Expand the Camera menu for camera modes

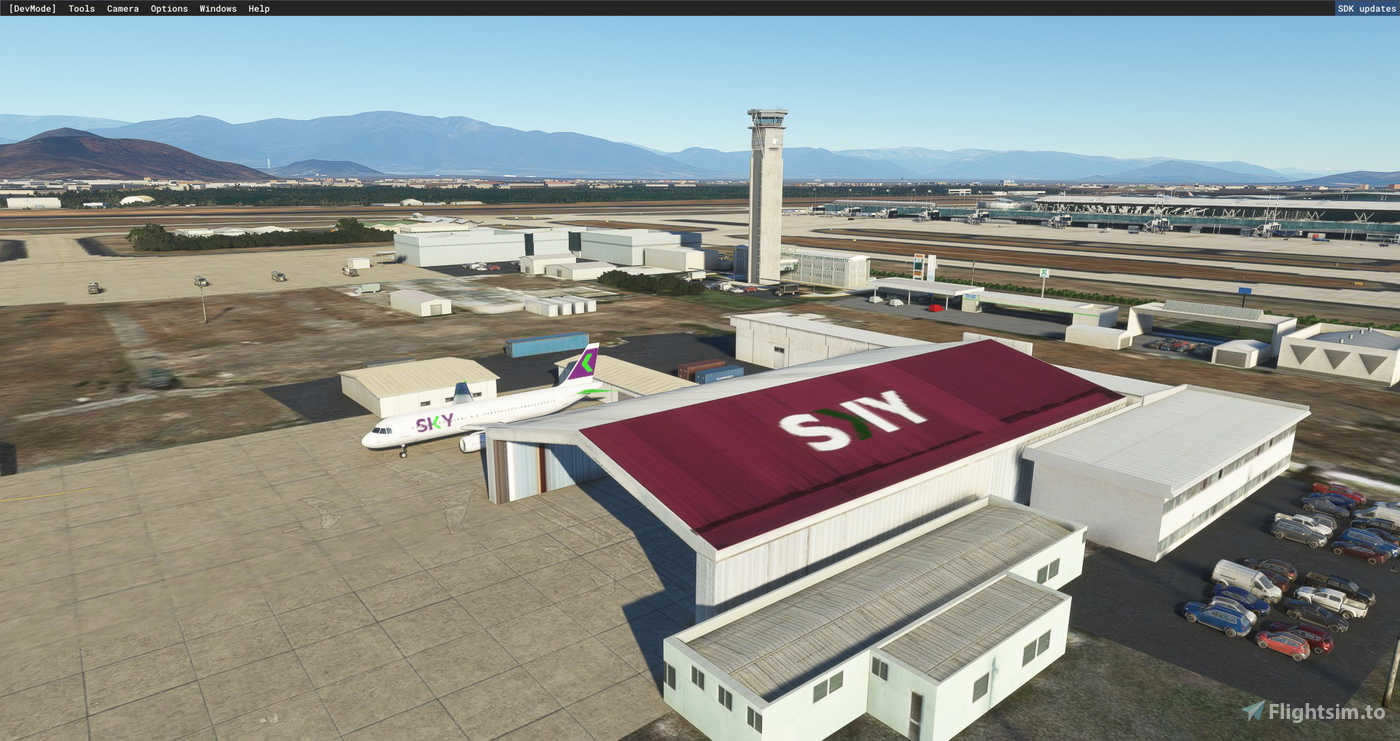[x=122, y=8]
